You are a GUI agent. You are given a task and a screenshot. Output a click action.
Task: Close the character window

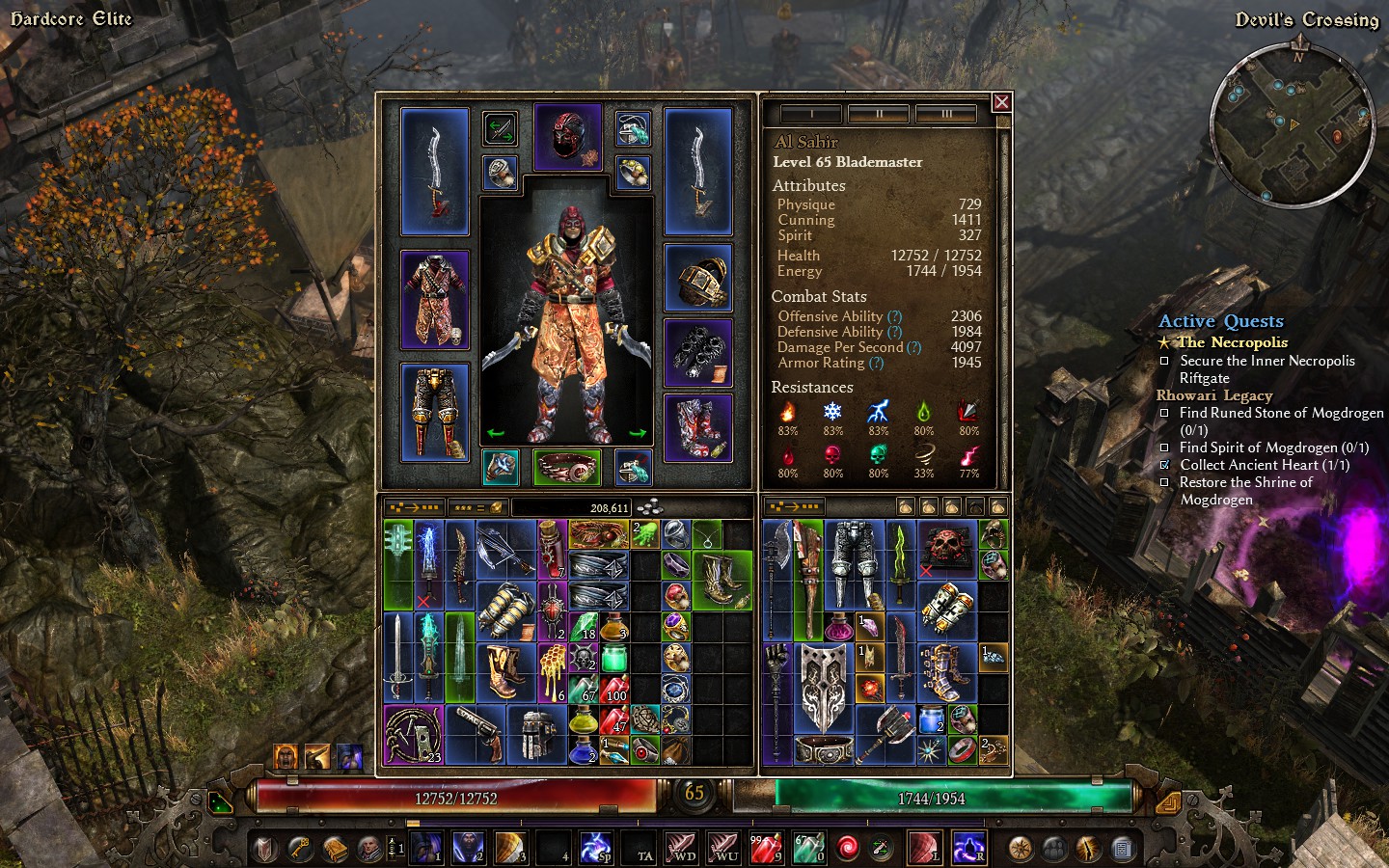1001,102
